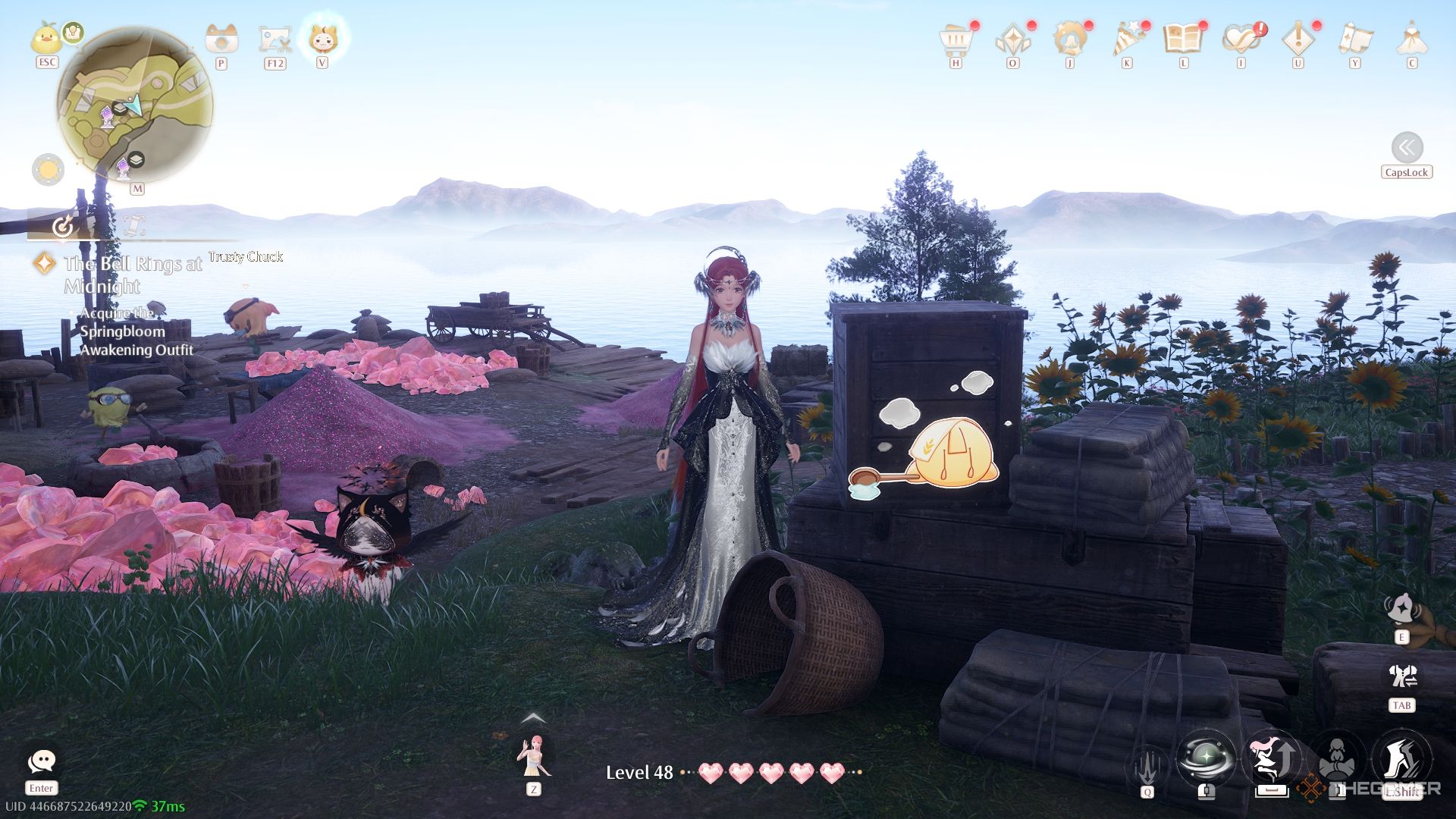1456x819 pixels.
Task: Collapse the HUD with double-arrow button
Action: click(1407, 147)
